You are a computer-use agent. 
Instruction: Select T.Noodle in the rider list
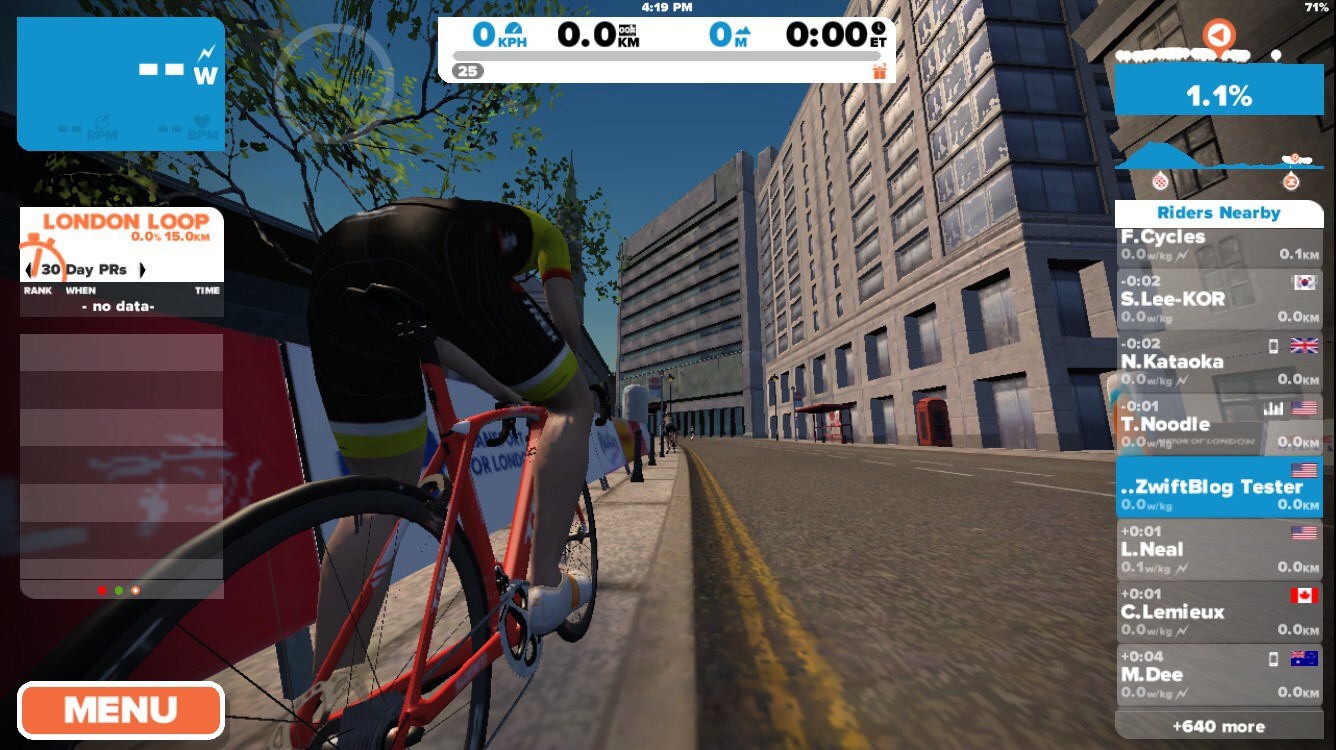(x=1218, y=424)
